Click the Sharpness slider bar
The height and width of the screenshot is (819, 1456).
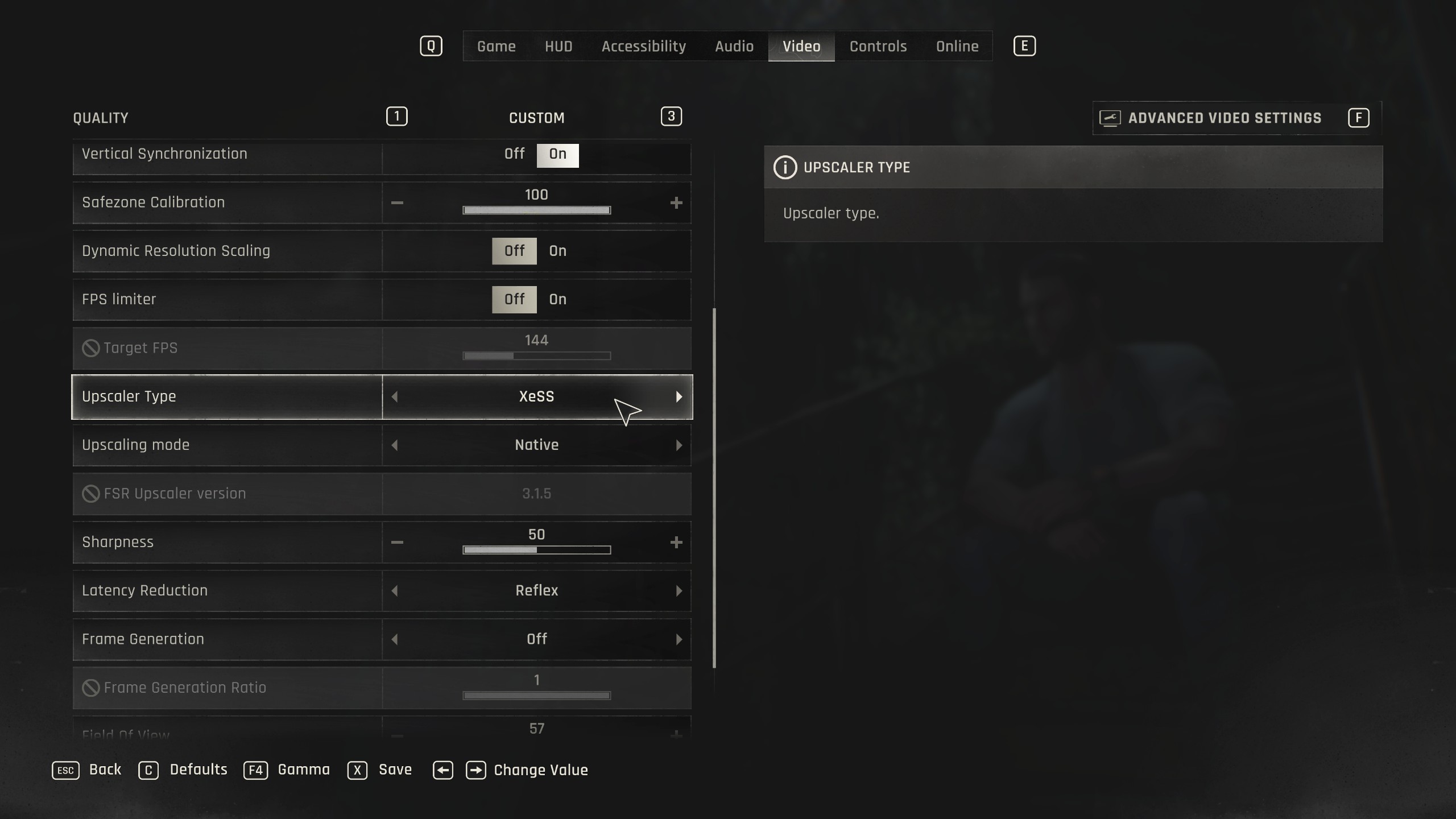[536, 550]
